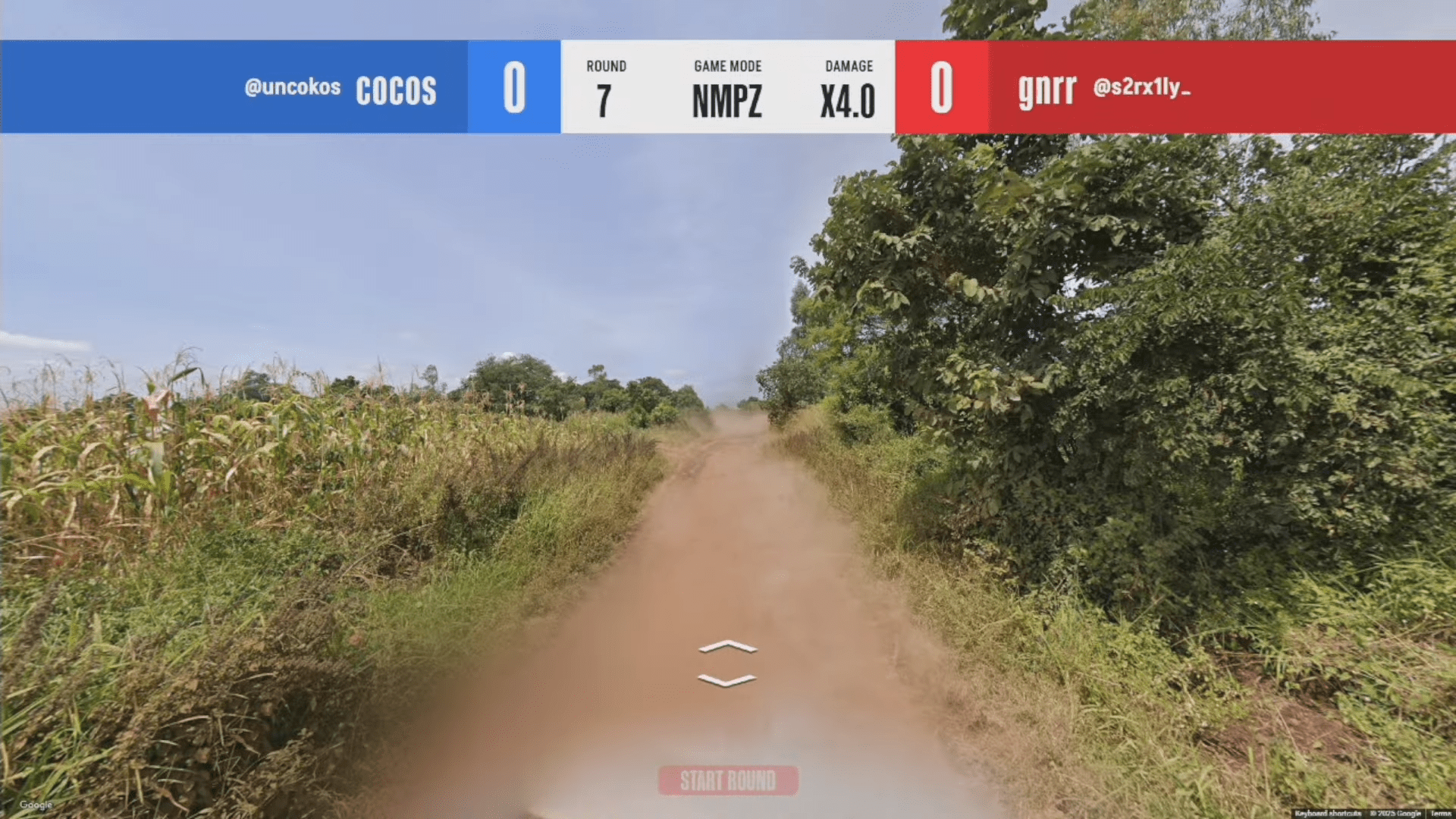The image size is (1456, 819).
Task: Click the Start Round button
Action: (727, 780)
